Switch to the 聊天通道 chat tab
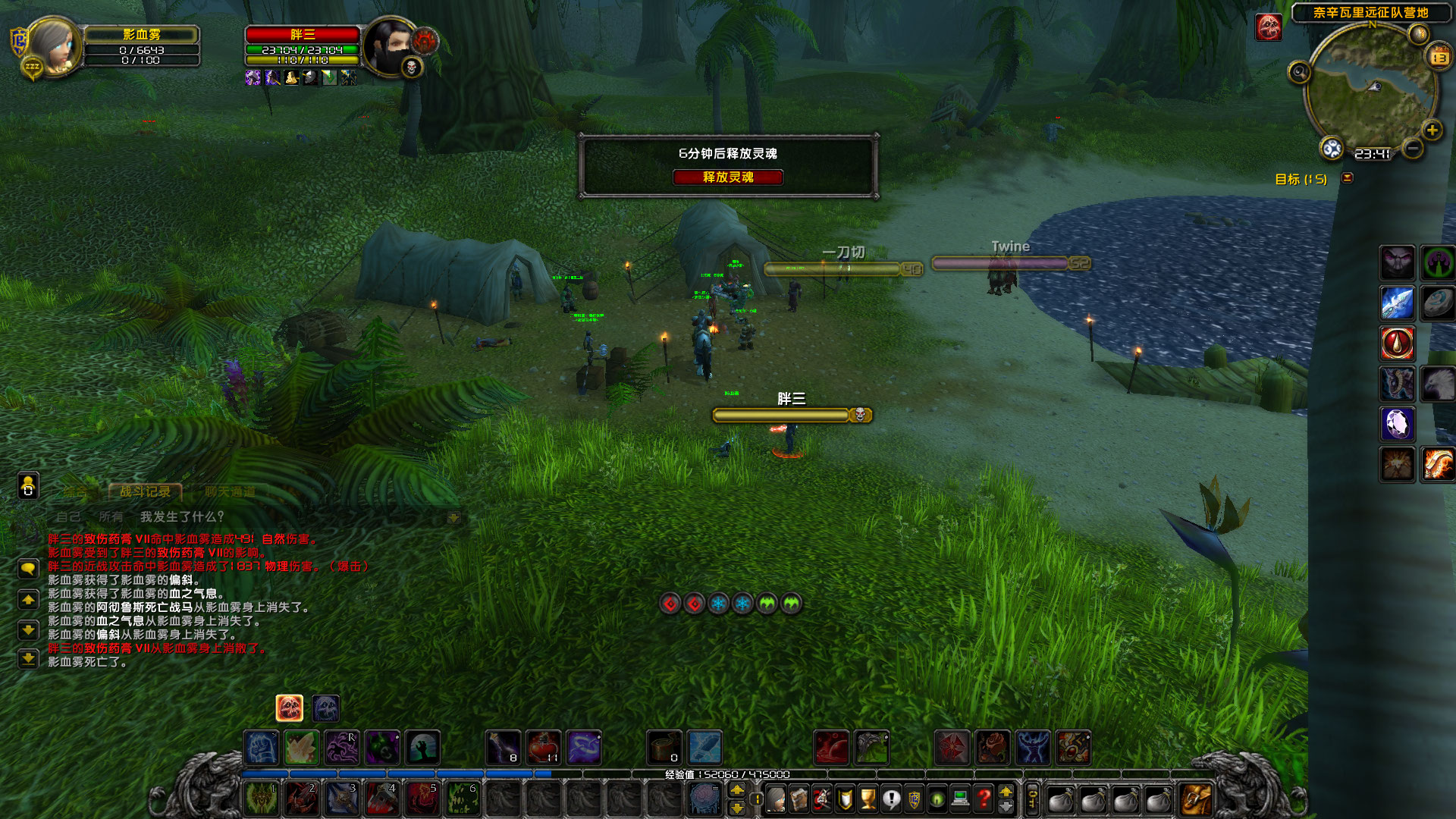1456x819 pixels. point(230,492)
